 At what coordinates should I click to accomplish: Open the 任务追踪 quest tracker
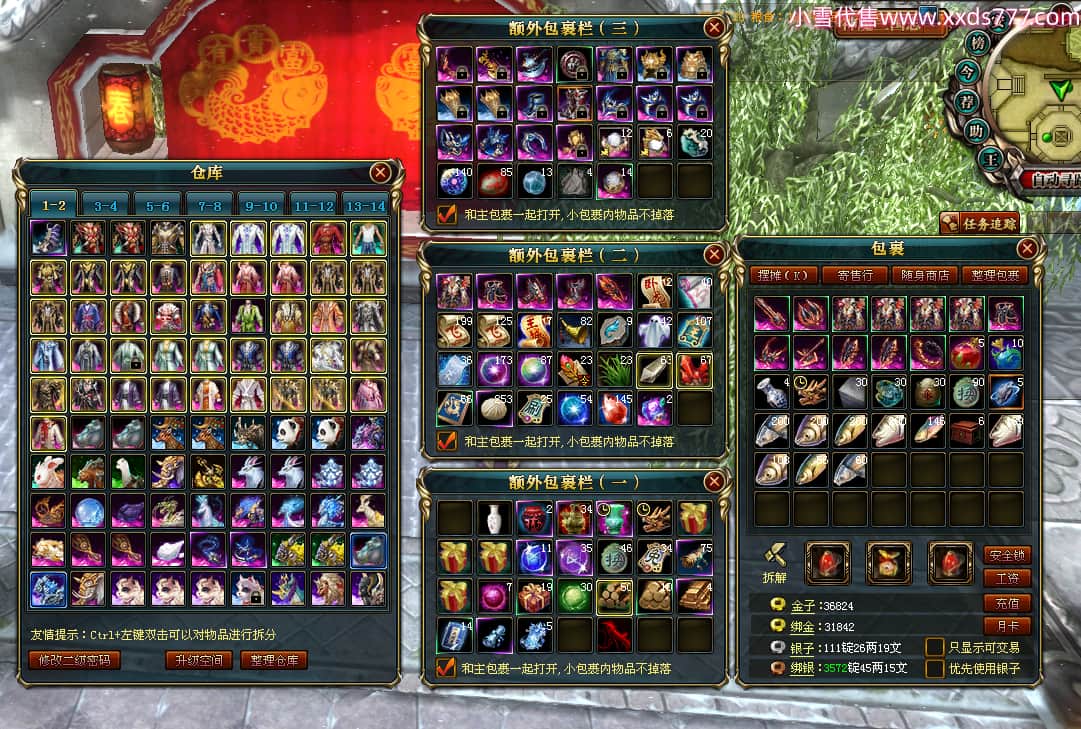(x=981, y=222)
